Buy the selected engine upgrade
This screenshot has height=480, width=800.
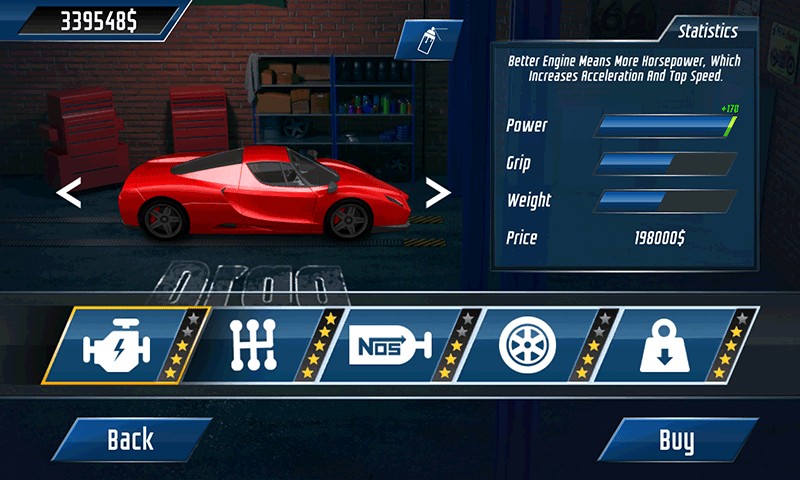click(677, 439)
